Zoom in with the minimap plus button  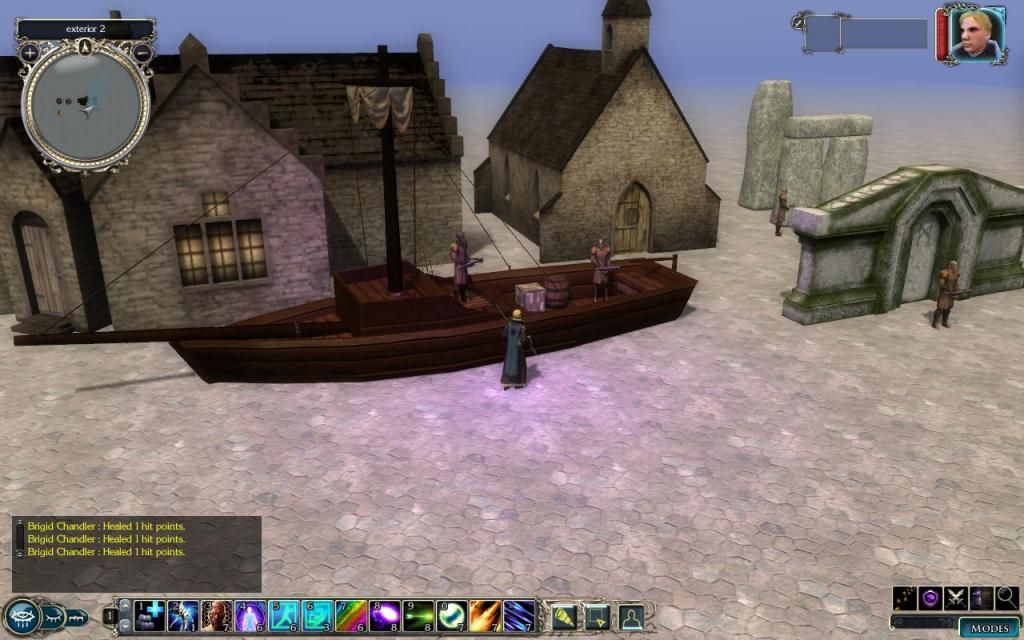tap(30, 51)
